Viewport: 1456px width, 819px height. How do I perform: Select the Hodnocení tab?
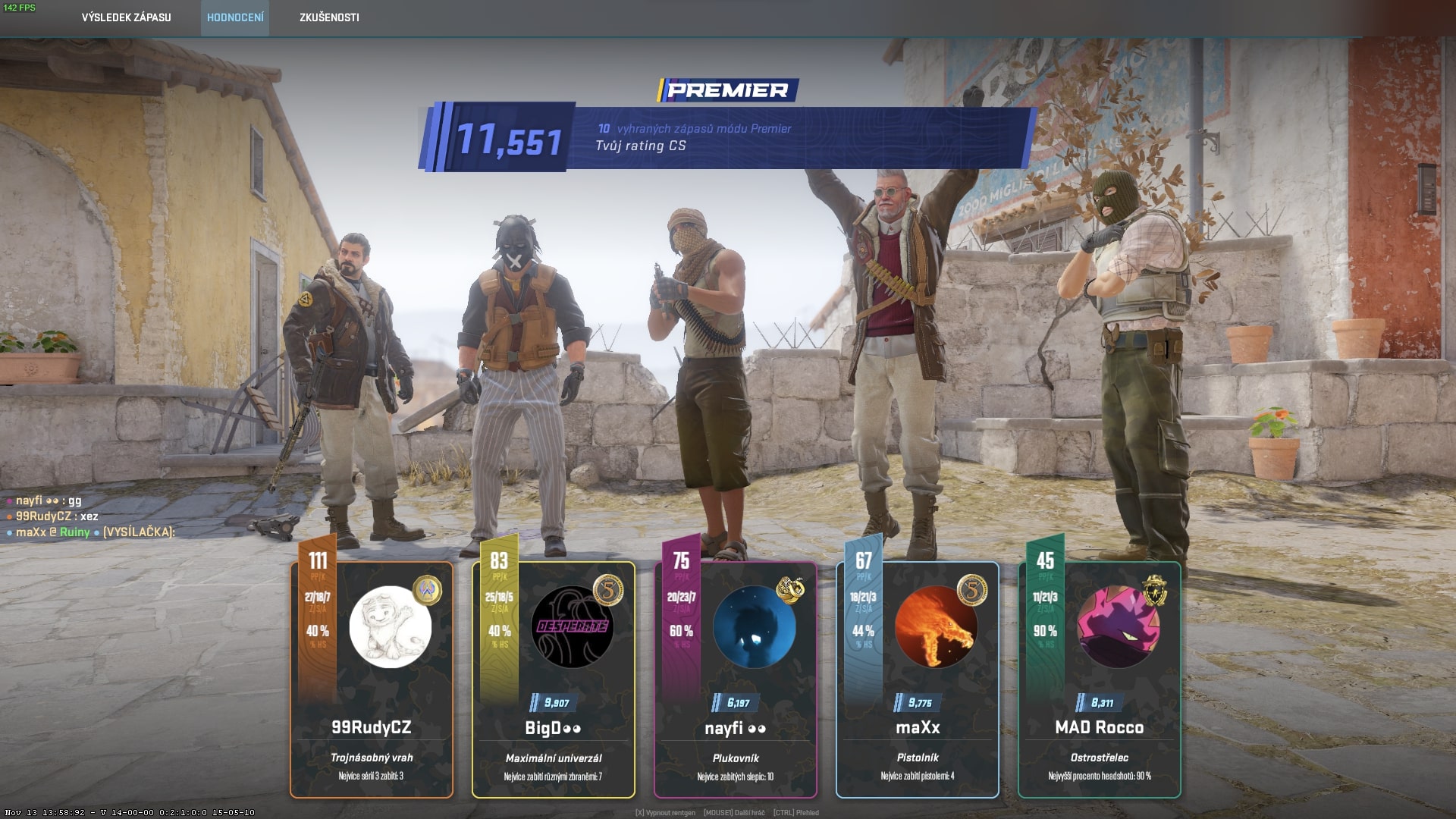point(235,17)
